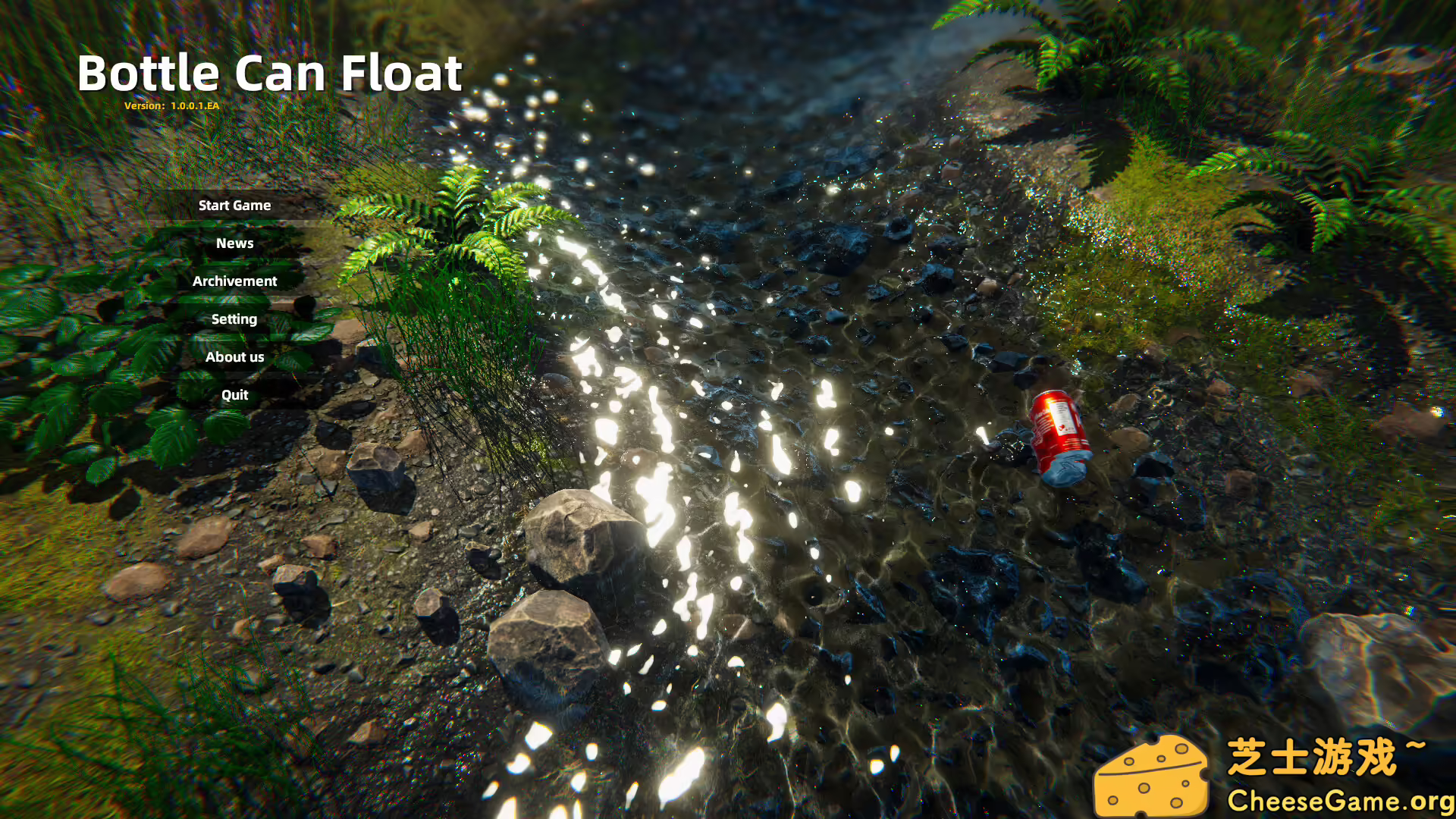Select Archivement from the main menu
The image size is (1456, 819).
tap(234, 281)
